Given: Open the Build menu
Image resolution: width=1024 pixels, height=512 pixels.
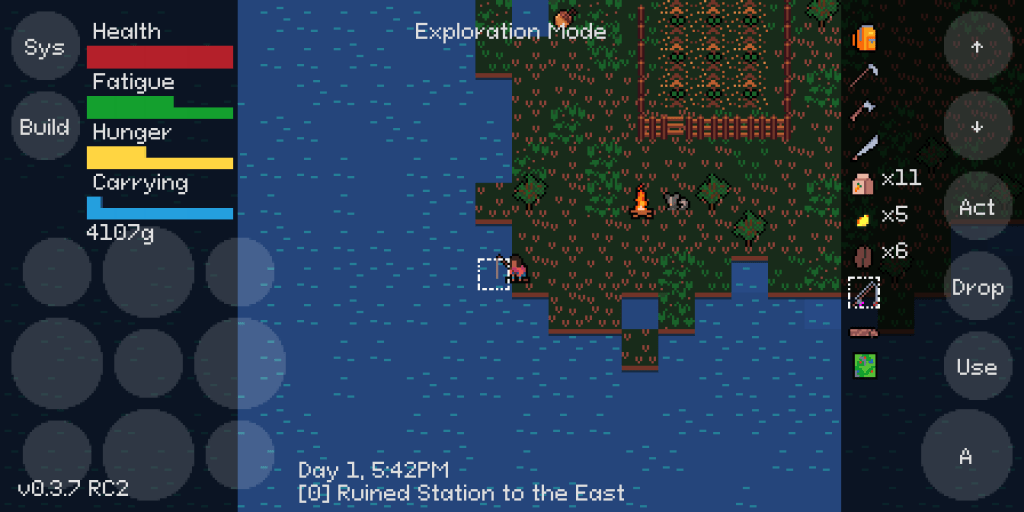Looking at the screenshot, I should 44,127.
